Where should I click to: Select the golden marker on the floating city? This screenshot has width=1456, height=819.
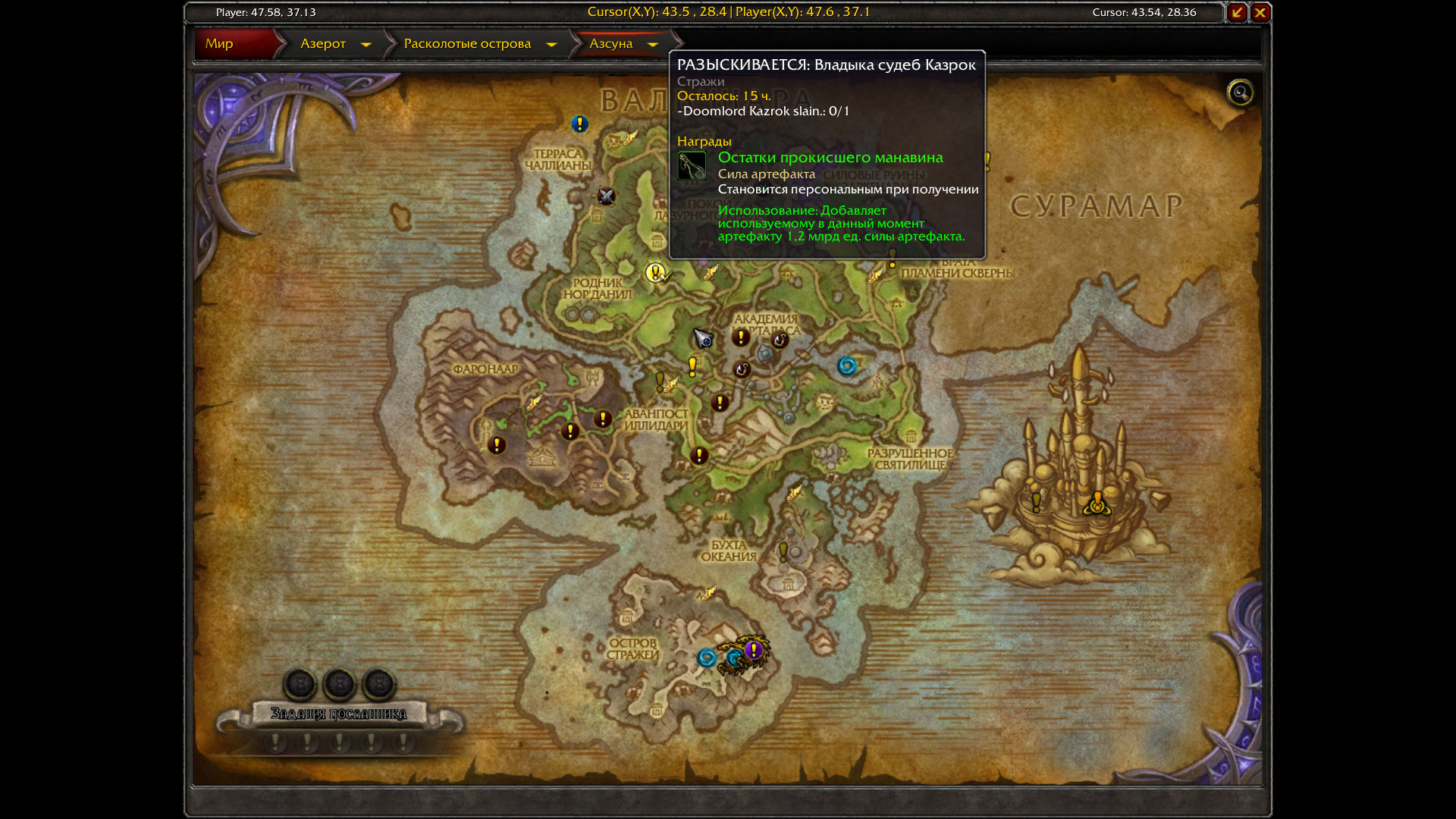point(1097,503)
